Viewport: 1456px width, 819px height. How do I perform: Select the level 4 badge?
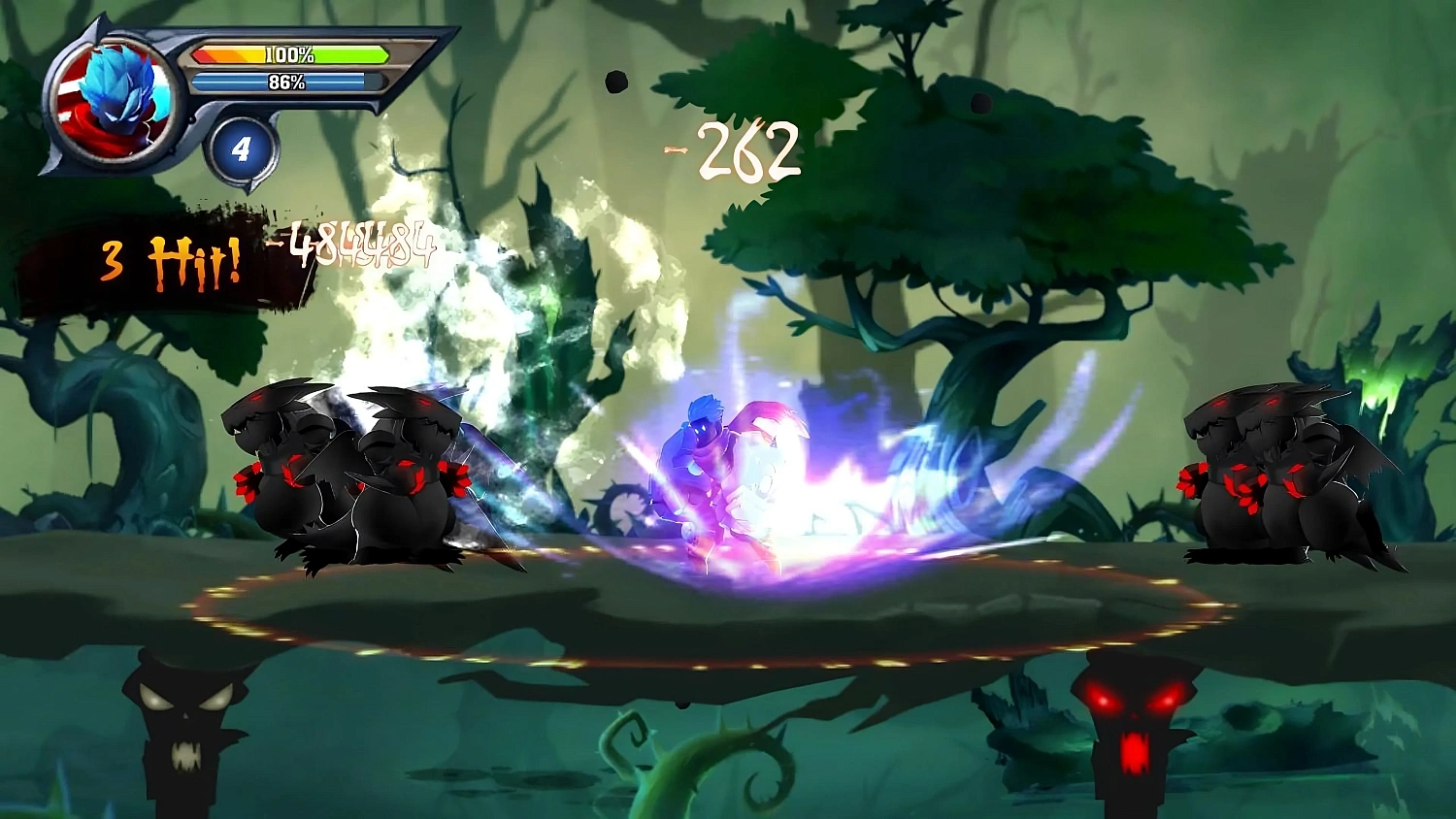pos(242,147)
